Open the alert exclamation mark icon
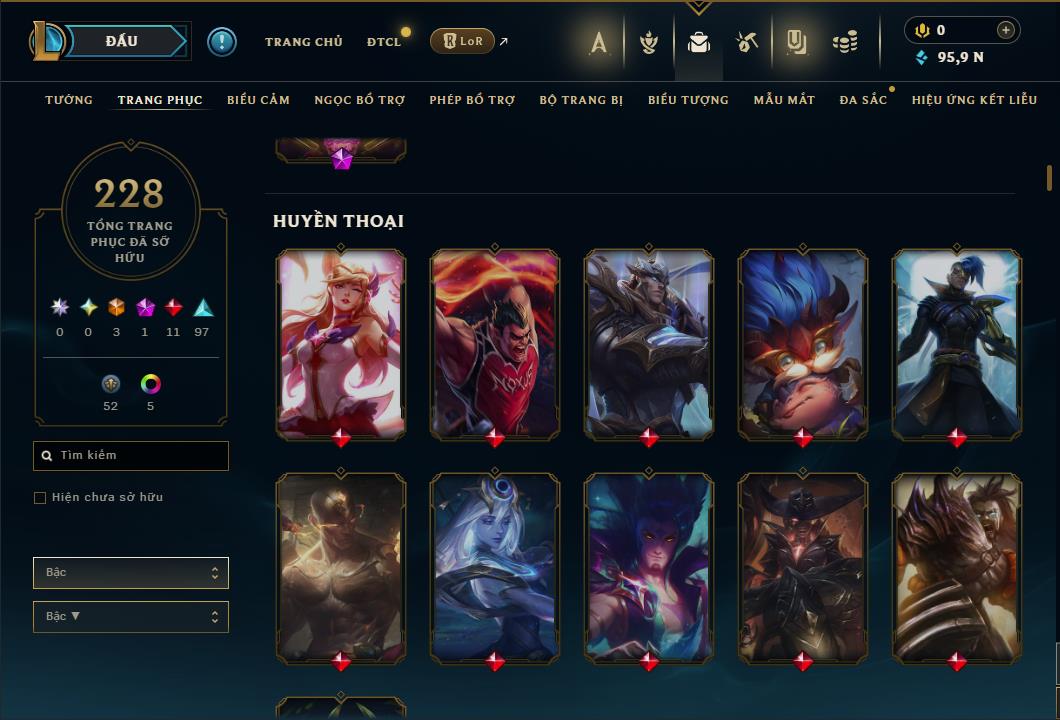The image size is (1060, 720). (222, 42)
